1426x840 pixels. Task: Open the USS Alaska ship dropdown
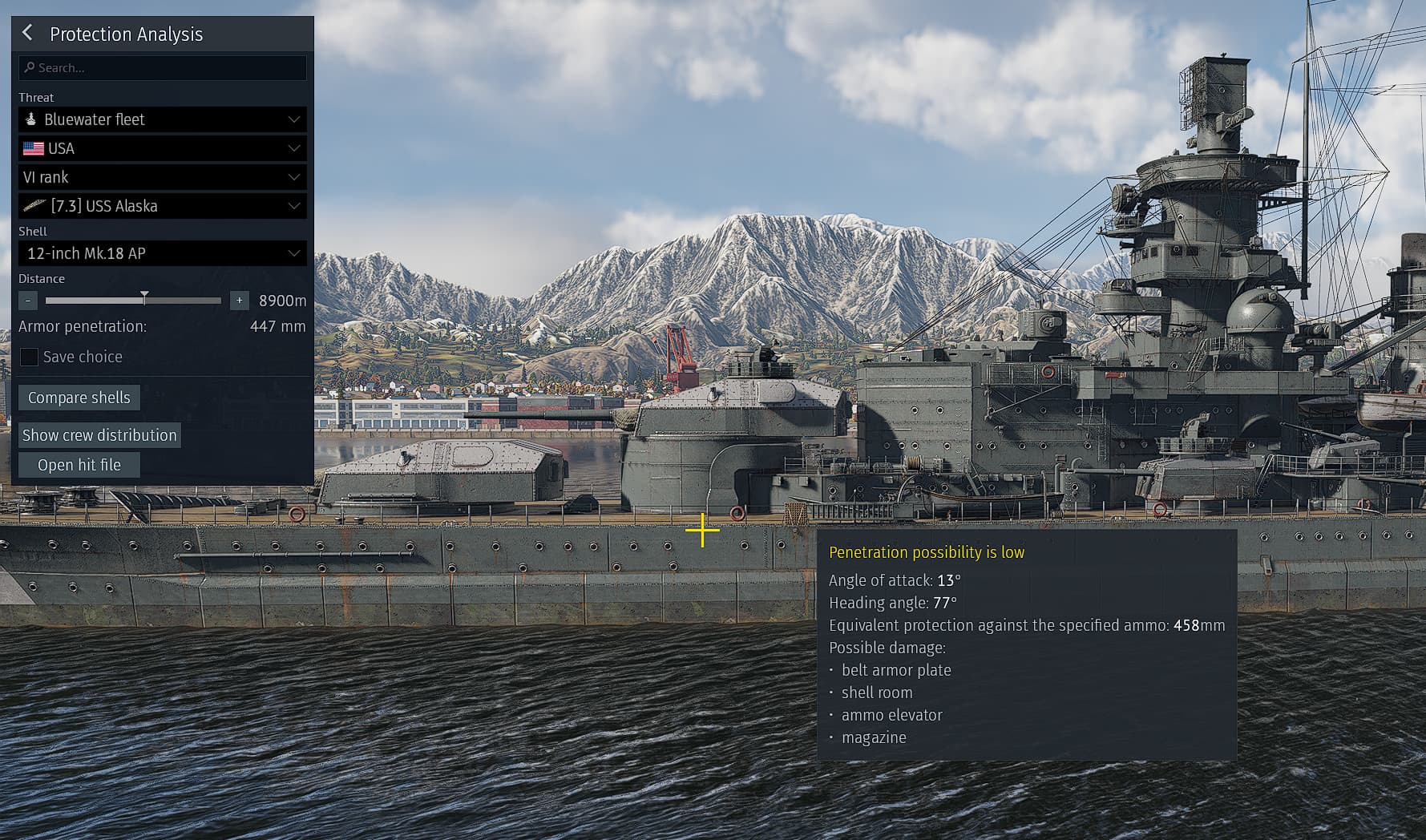pos(163,206)
